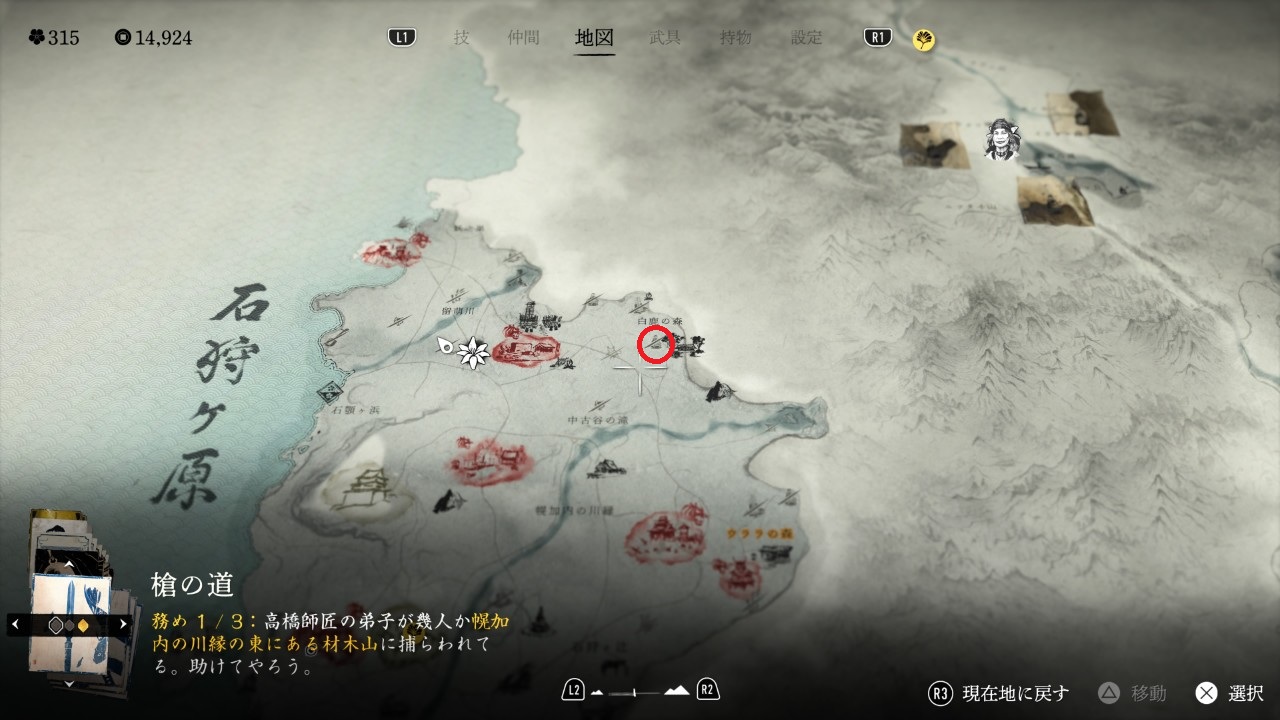Pick the top-right torn map piece
Viewport: 1280px width, 720px height.
1082,112
